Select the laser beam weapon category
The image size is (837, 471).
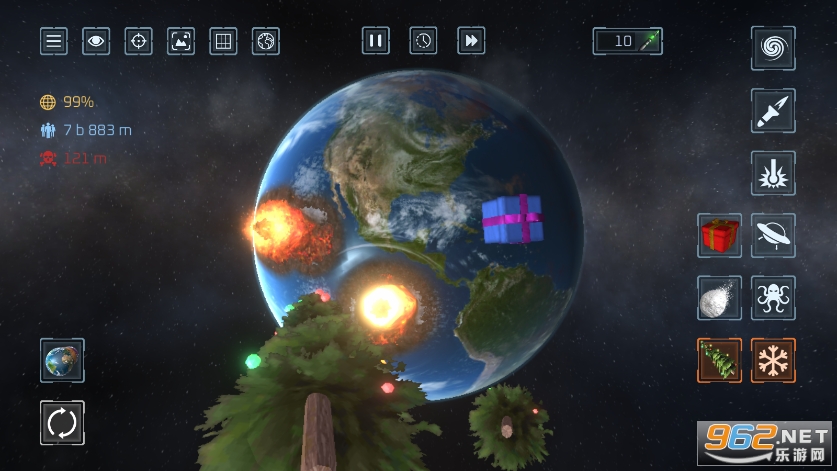pos(773,173)
